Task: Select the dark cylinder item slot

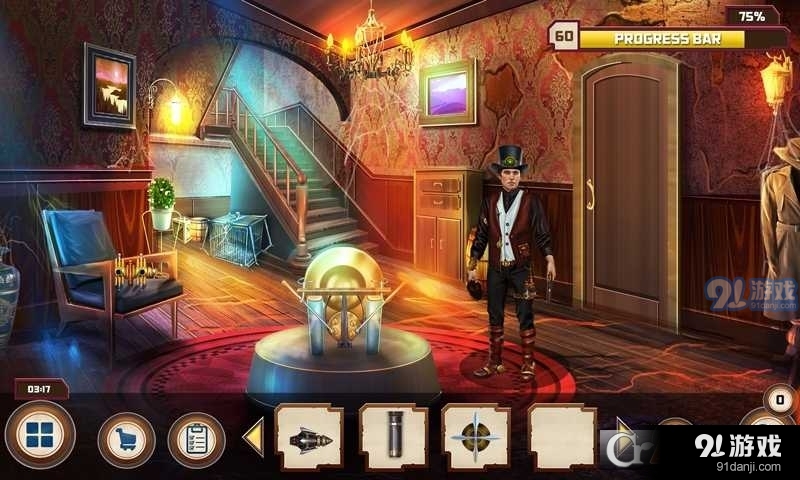Action: tap(393, 438)
